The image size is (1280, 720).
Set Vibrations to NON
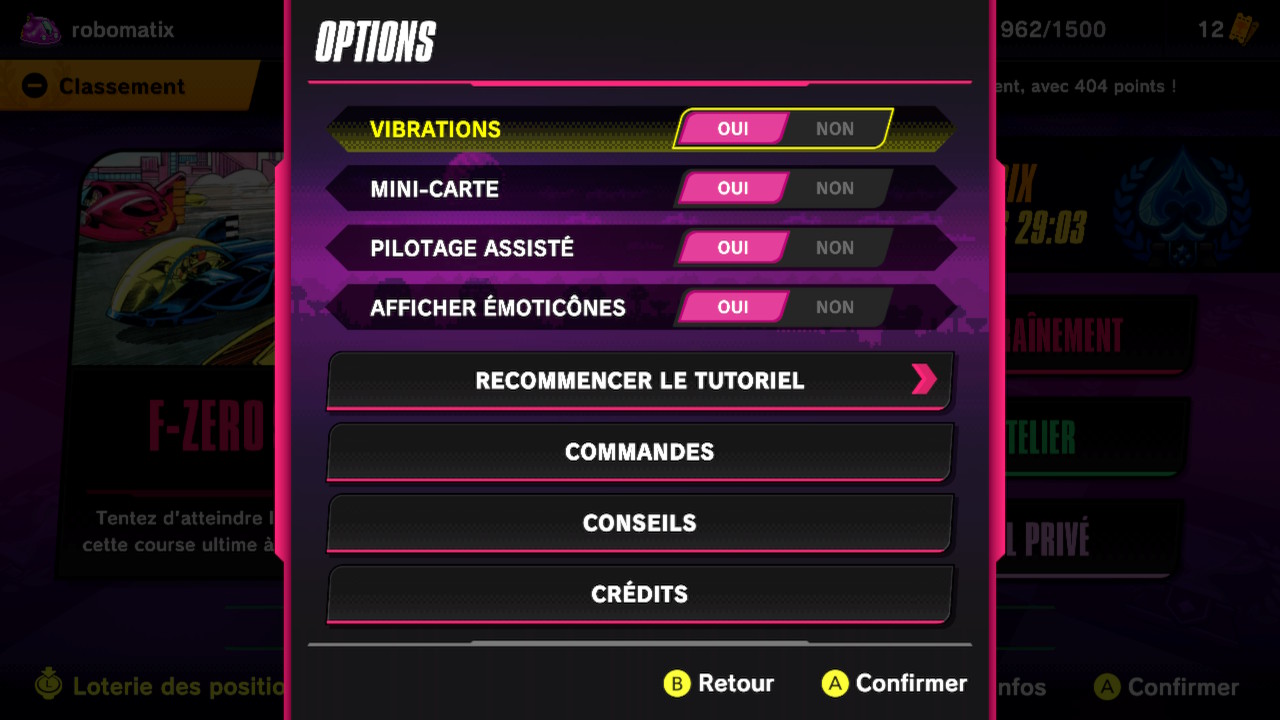click(836, 129)
